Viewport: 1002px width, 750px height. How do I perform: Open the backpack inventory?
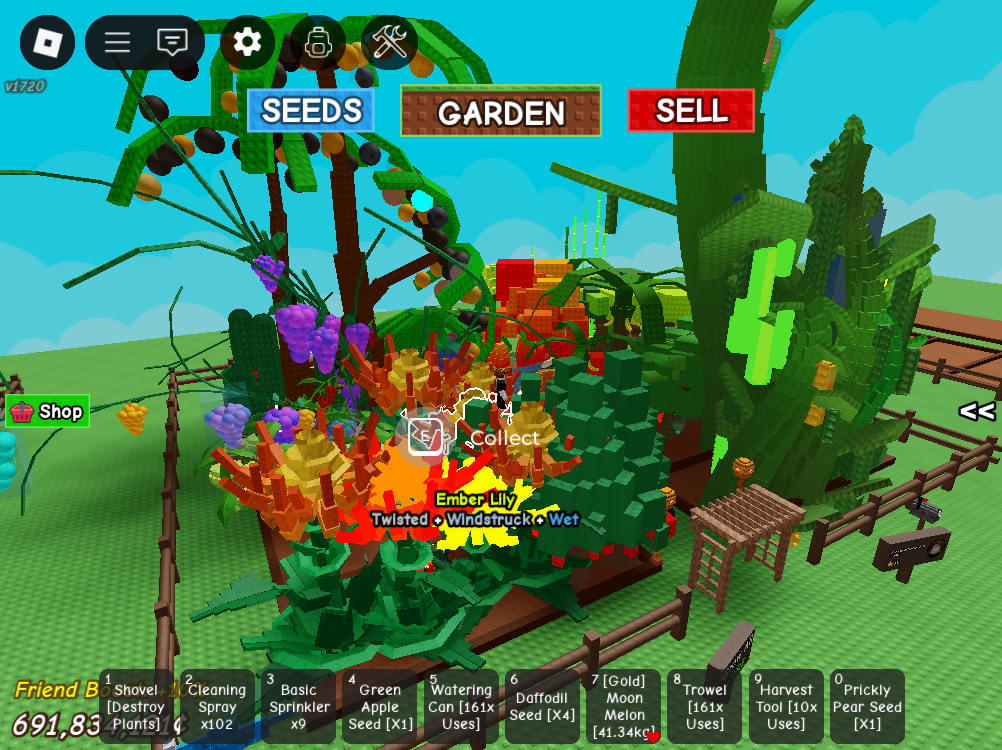318,42
